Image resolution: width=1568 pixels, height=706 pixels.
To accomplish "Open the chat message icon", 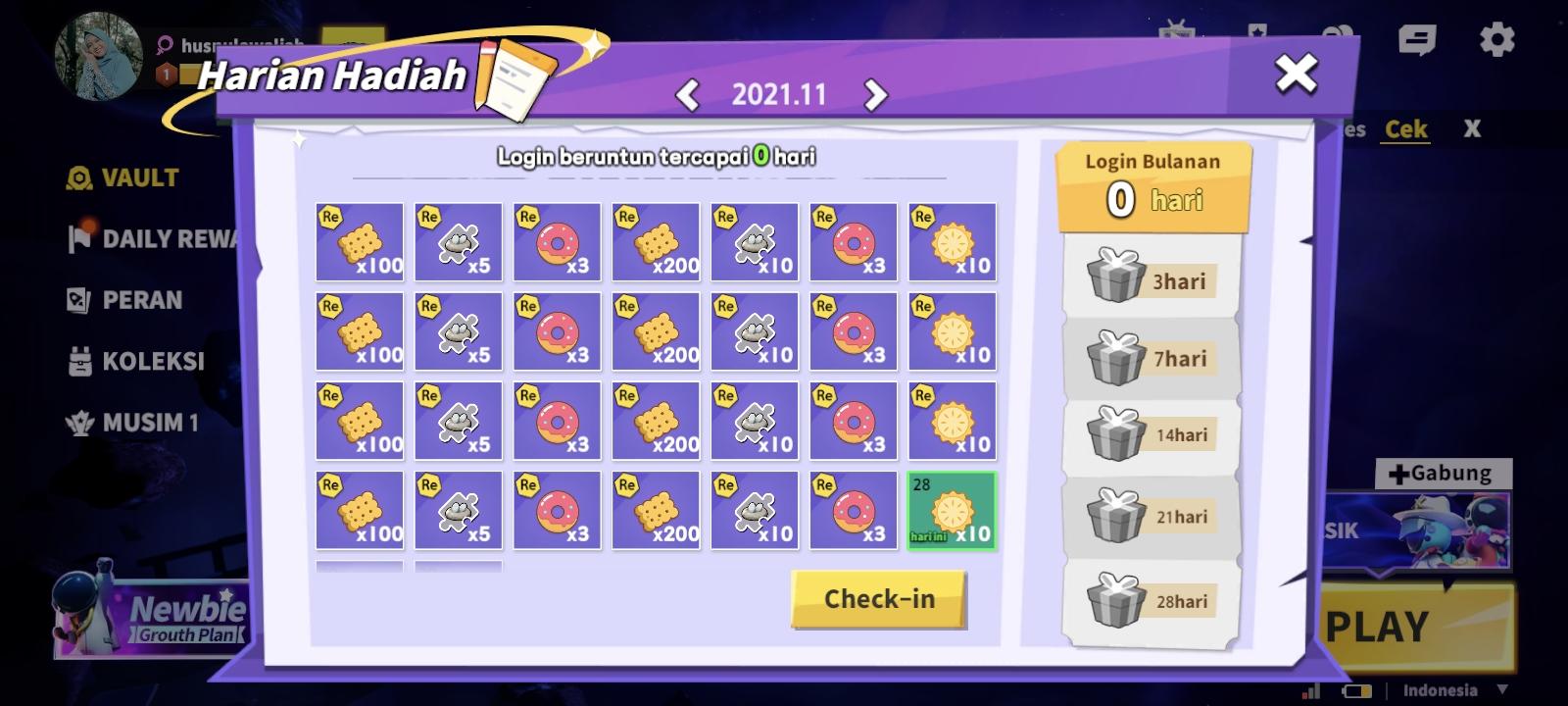I will click(1415, 37).
